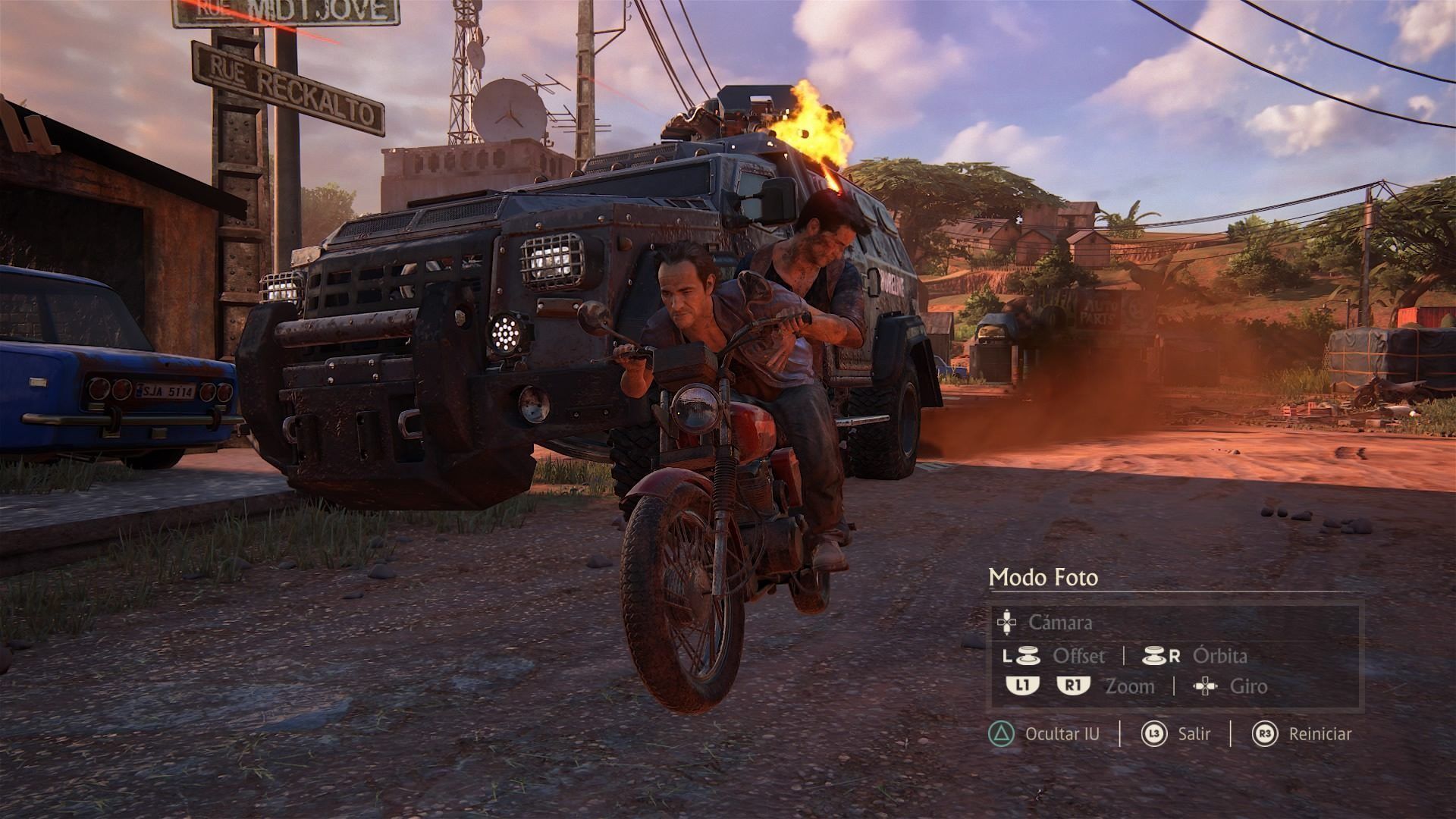The height and width of the screenshot is (819, 1456).
Task: Choose the Órbita camera option
Action: click(x=1219, y=656)
